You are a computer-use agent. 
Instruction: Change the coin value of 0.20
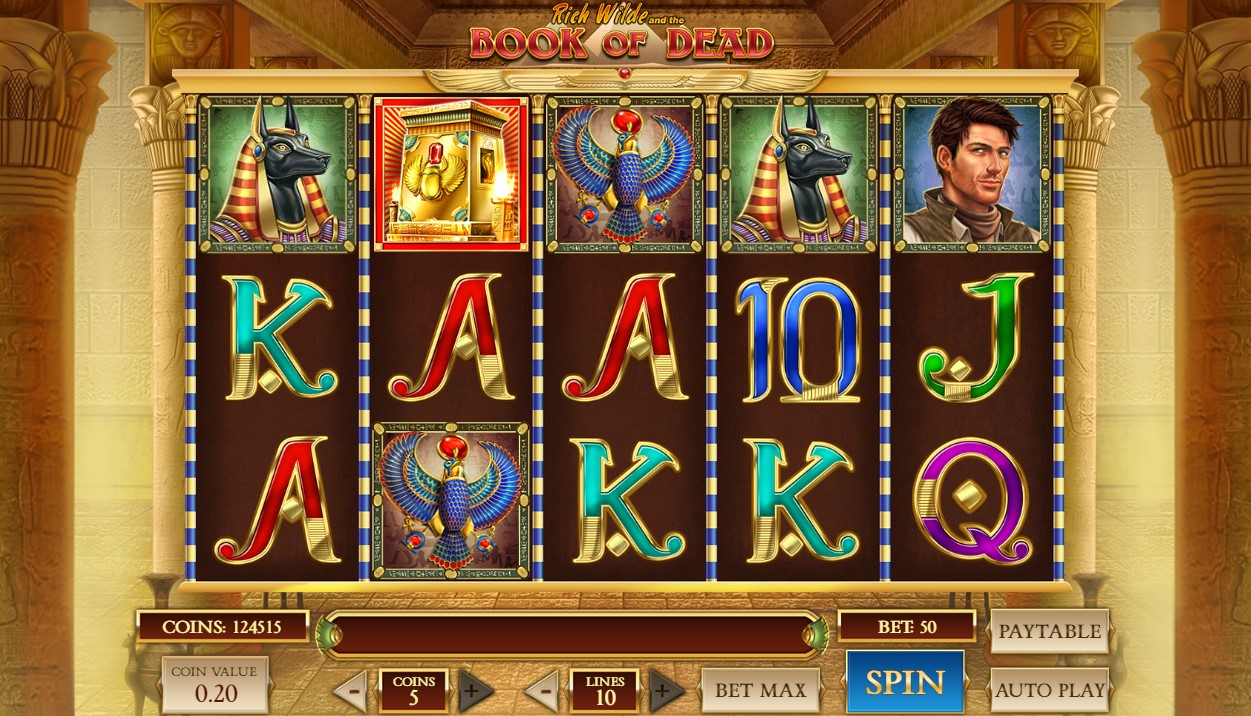[x=214, y=685]
